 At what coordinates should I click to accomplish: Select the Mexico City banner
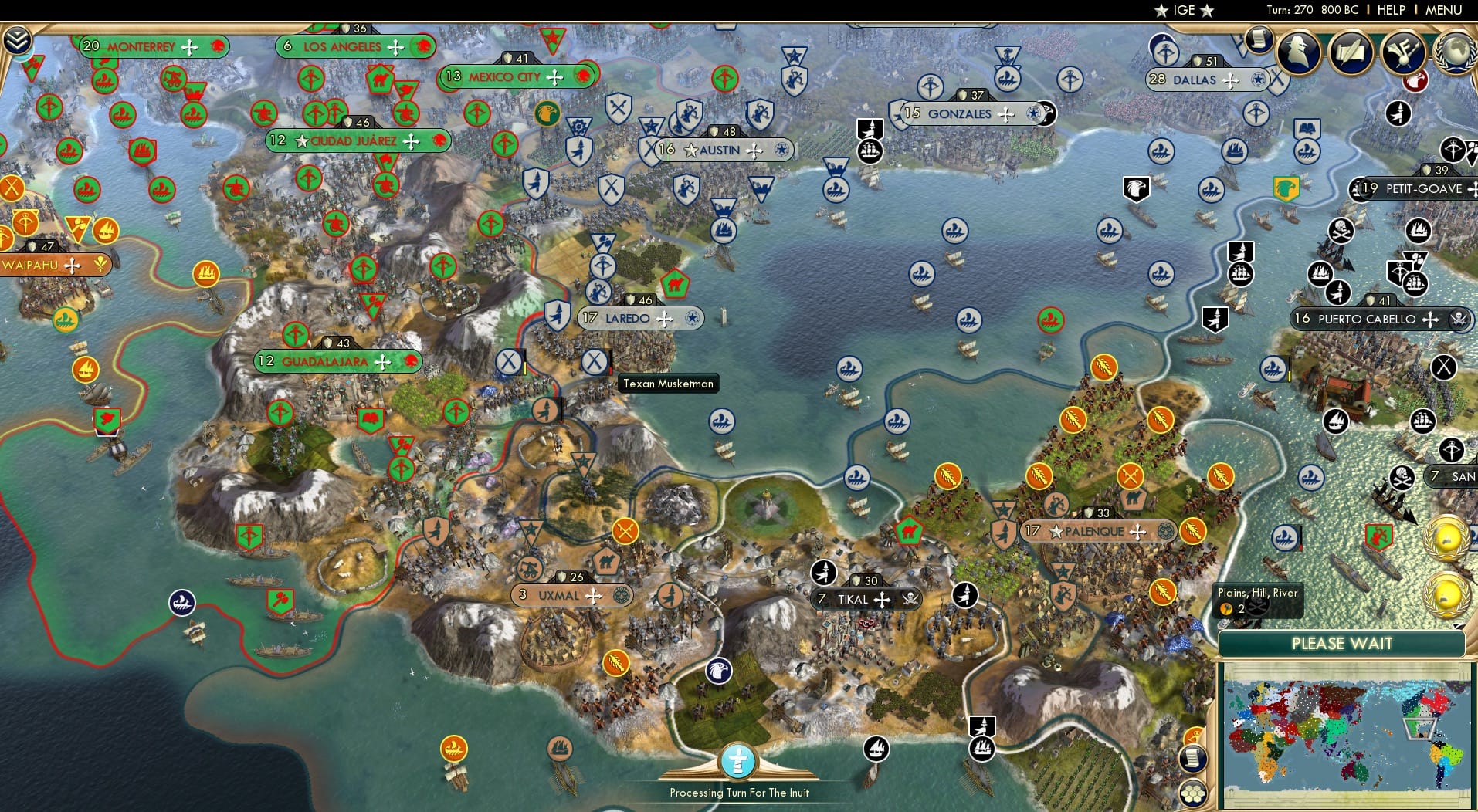(x=516, y=76)
